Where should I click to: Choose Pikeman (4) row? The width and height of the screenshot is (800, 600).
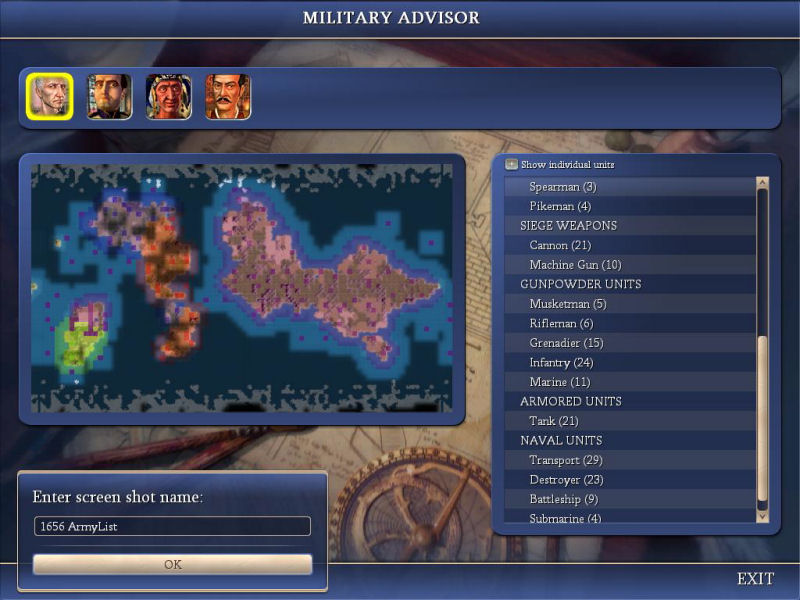[560, 206]
